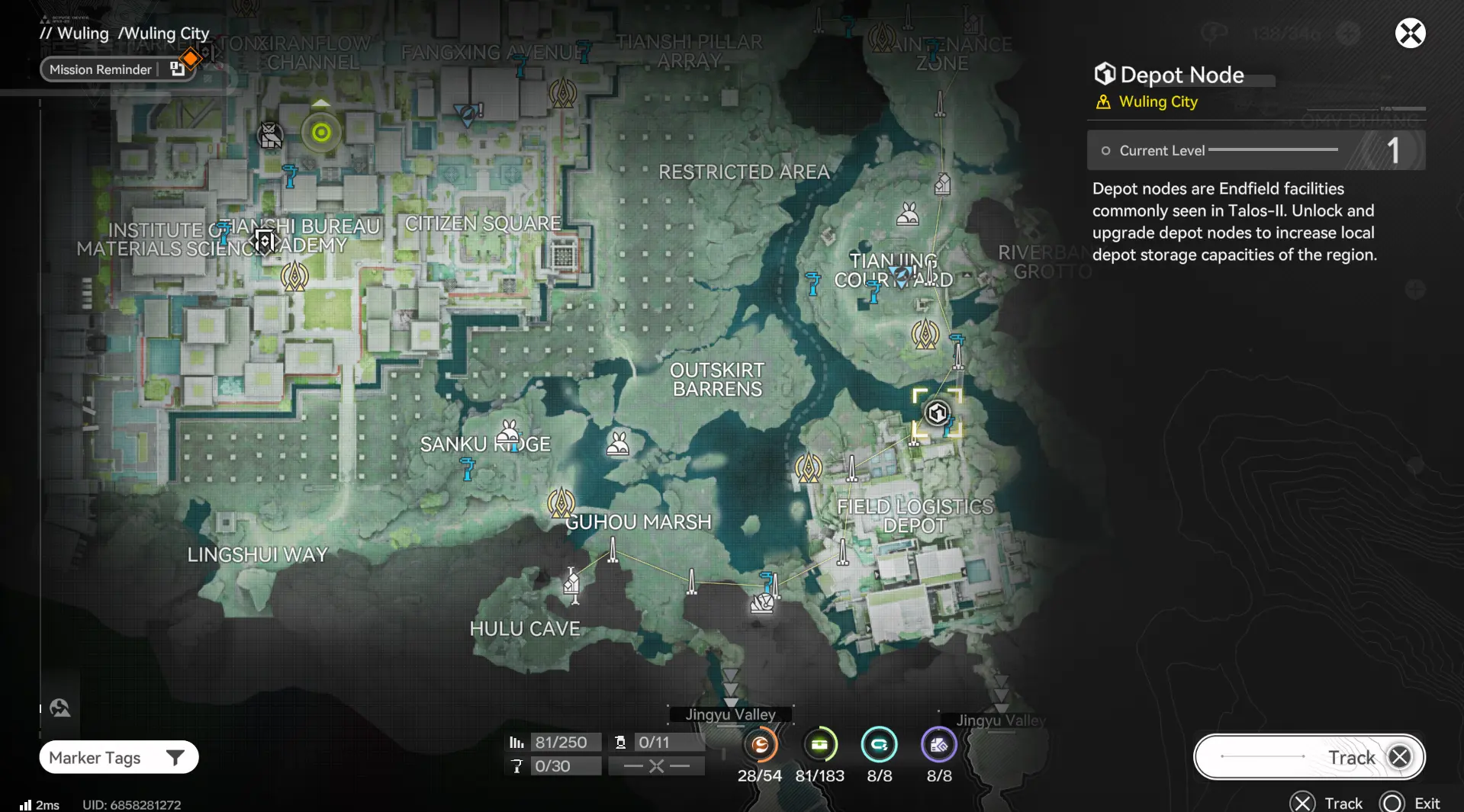The image size is (1464, 812).
Task: Select the teleport marker near Fangxing Avenue
Action: (x=563, y=94)
